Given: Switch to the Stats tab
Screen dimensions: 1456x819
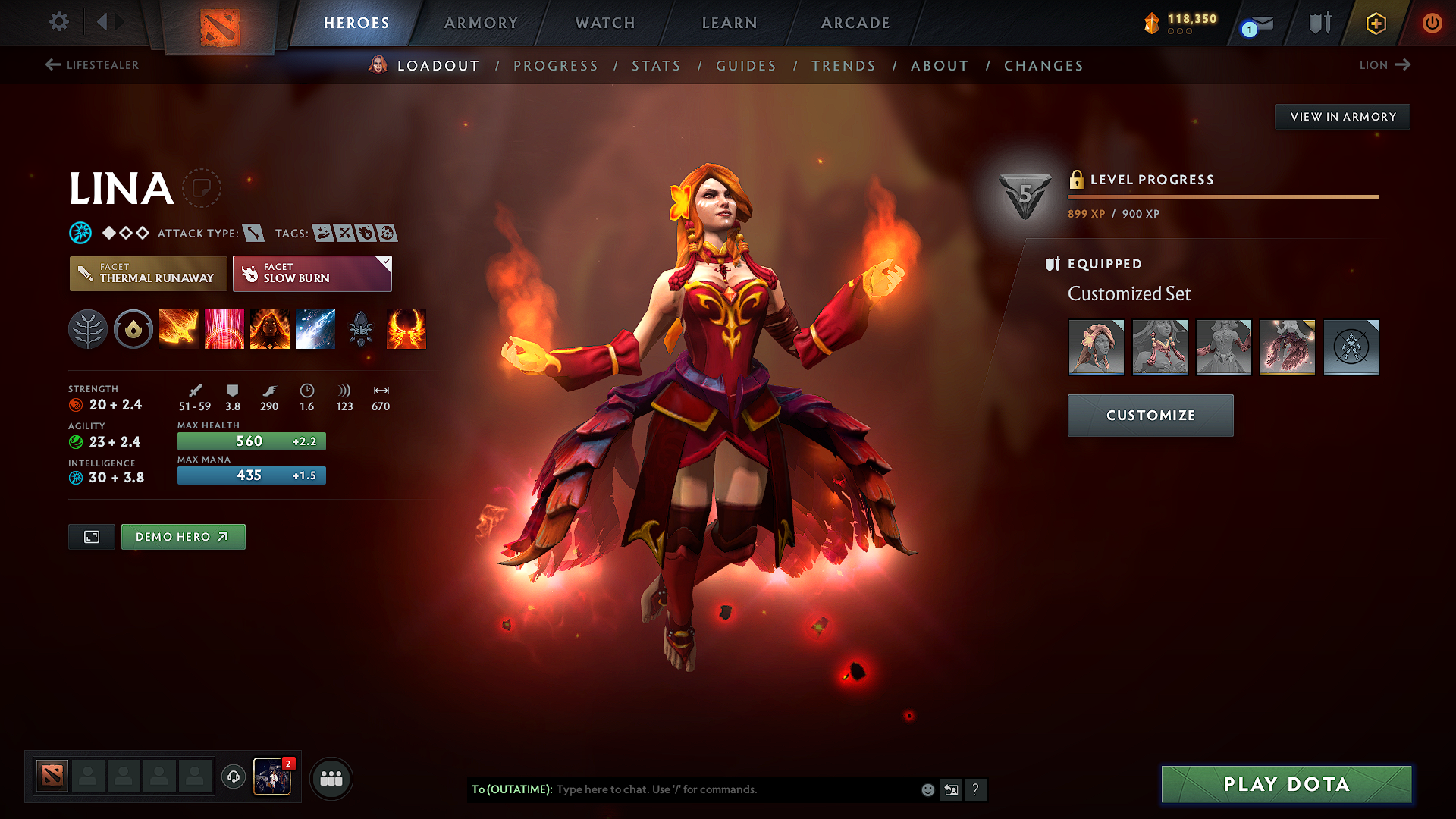Looking at the screenshot, I should pos(656,66).
